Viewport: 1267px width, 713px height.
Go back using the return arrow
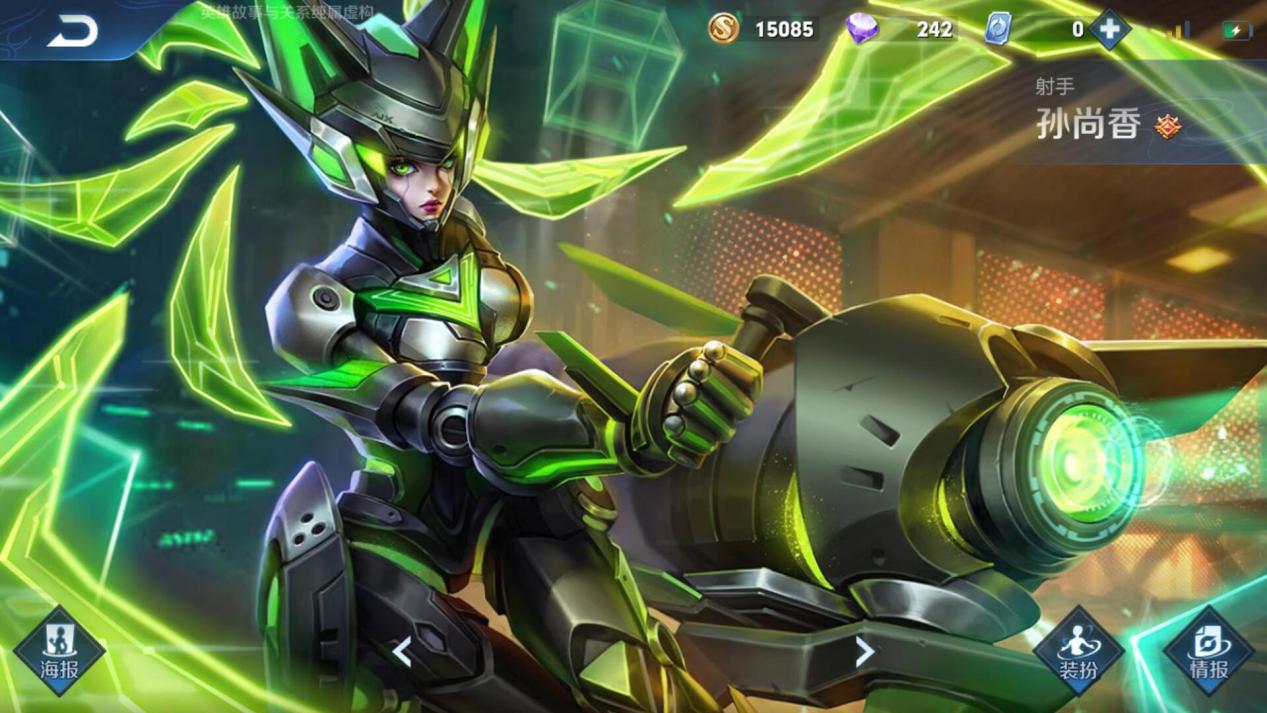pyautogui.click(x=73, y=31)
